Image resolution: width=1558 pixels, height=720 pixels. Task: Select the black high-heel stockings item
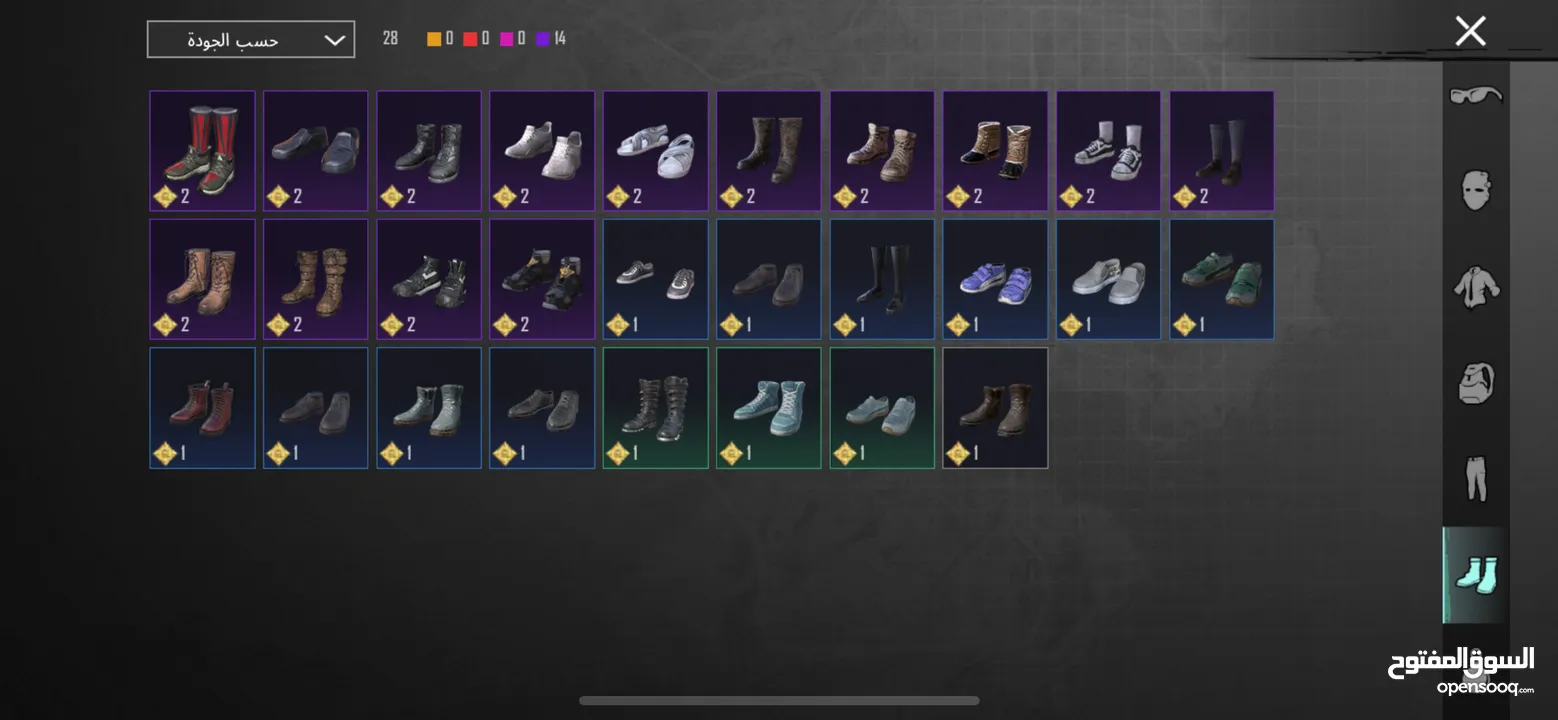pyautogui.click(x=882, y=279)
